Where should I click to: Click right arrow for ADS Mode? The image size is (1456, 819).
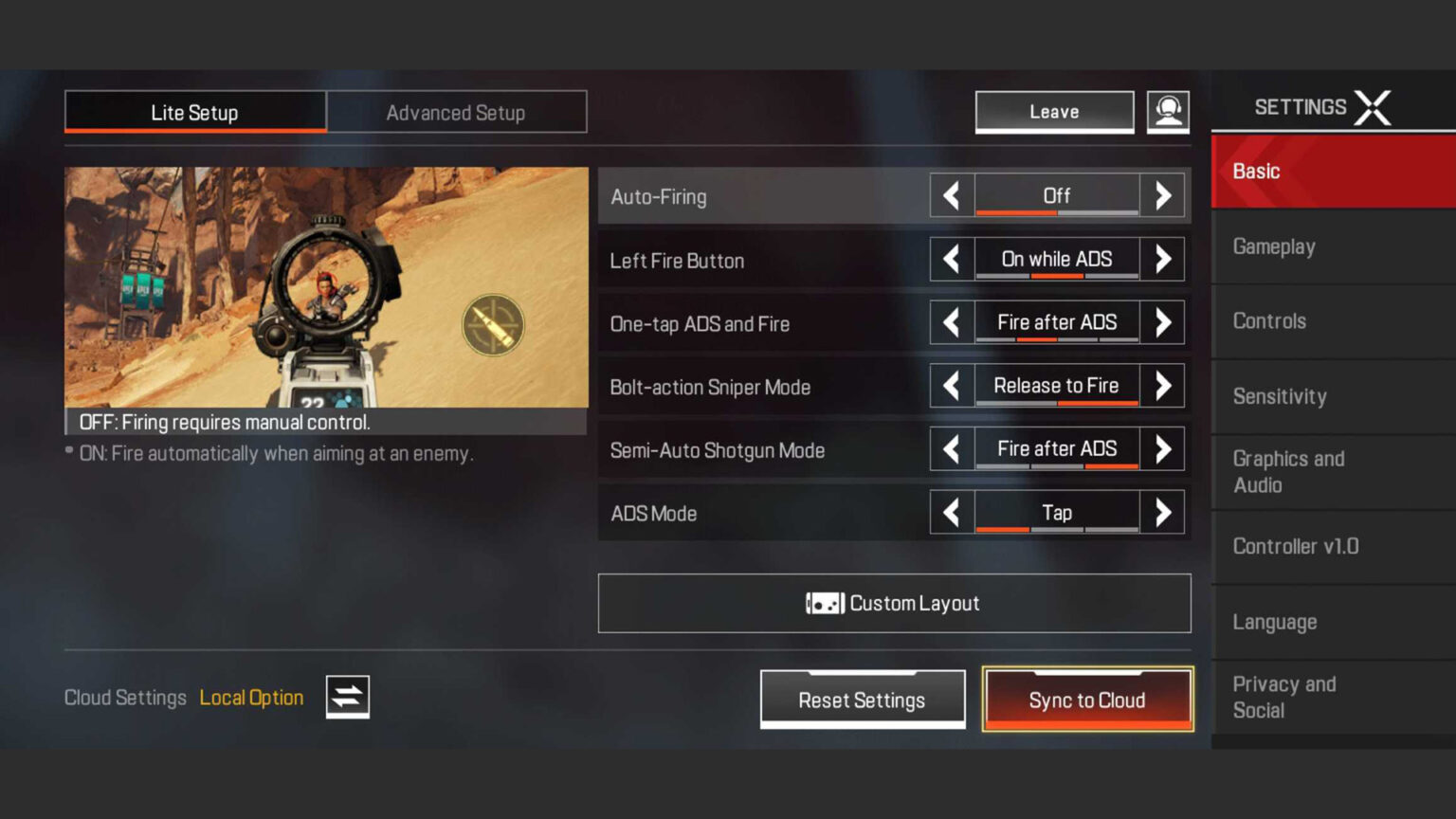pos(1162,513)
